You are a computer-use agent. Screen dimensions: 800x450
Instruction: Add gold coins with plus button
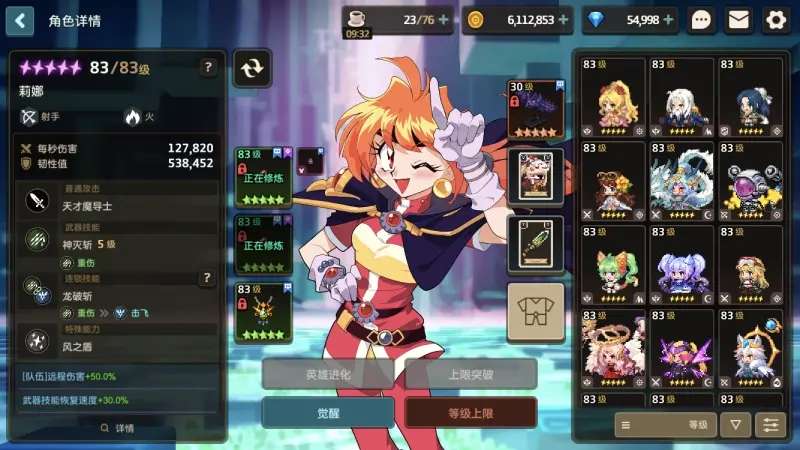pos(564,19)
